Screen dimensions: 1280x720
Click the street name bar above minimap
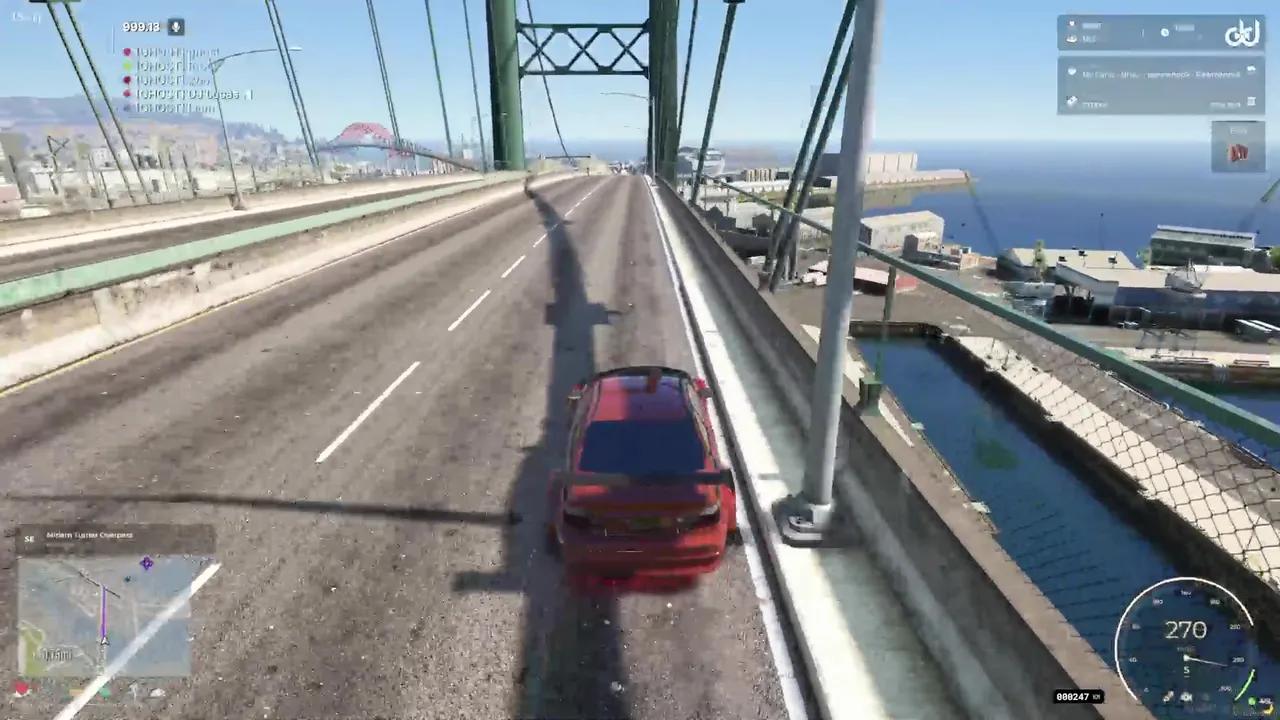click(115, 537)
